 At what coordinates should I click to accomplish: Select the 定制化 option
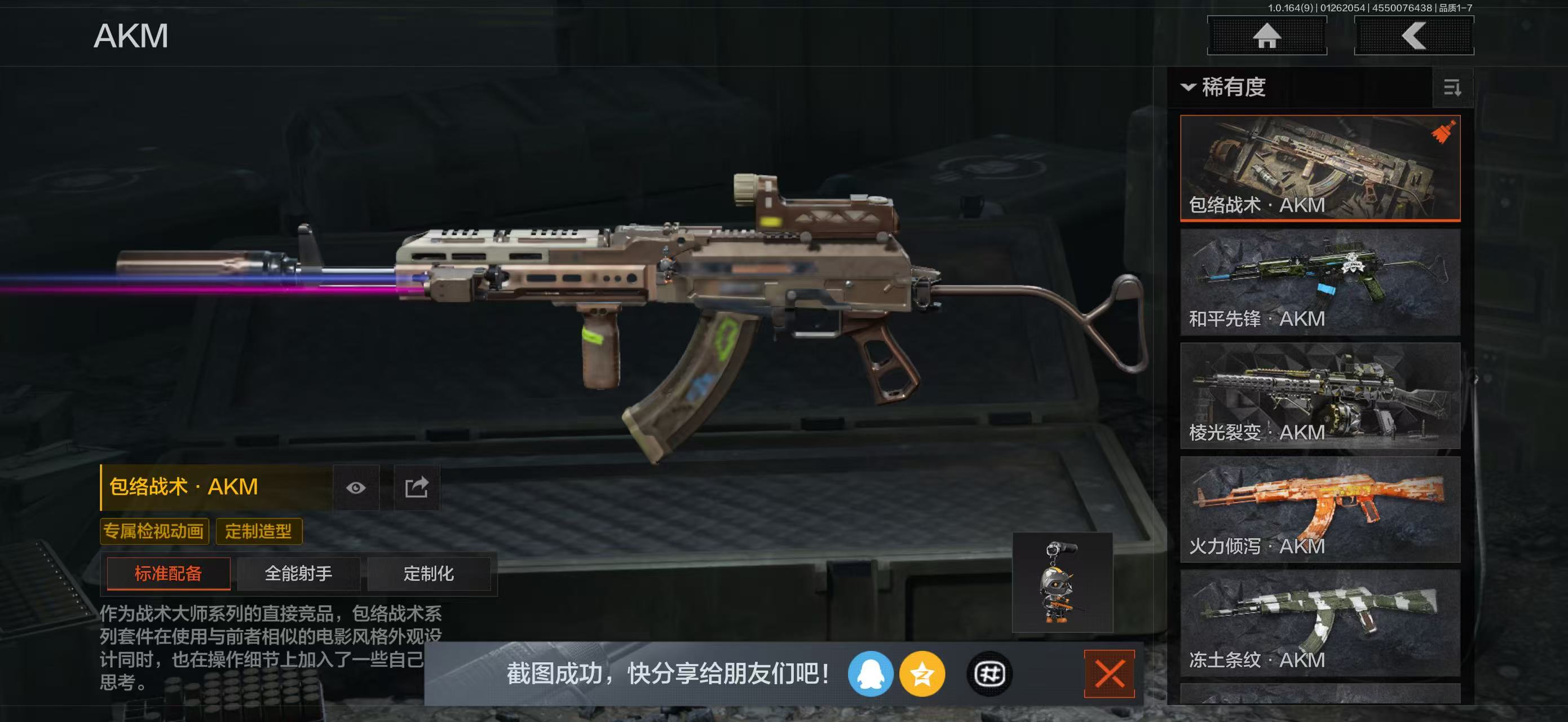[x=430, y=574]
